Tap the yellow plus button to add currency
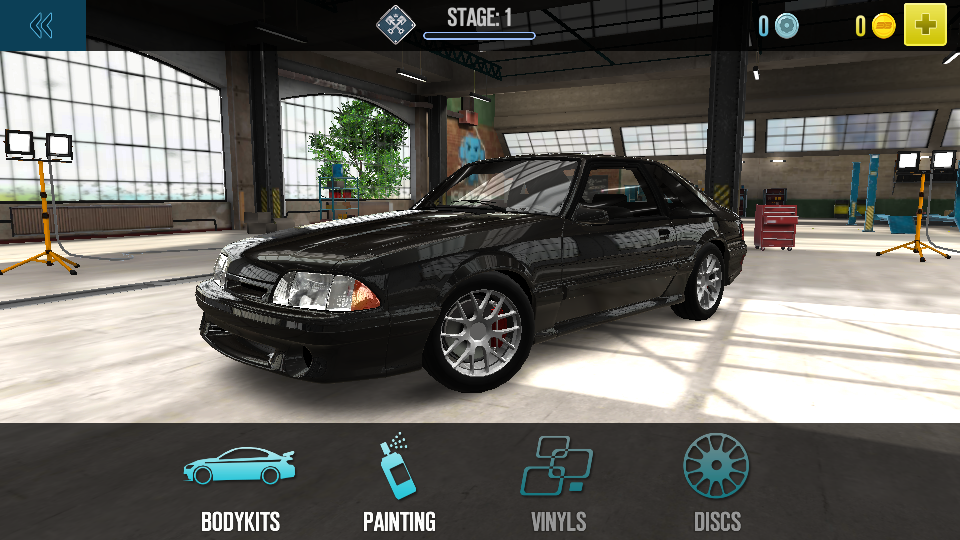The width and height of the screenshot is (960, 540). point(925,25)
